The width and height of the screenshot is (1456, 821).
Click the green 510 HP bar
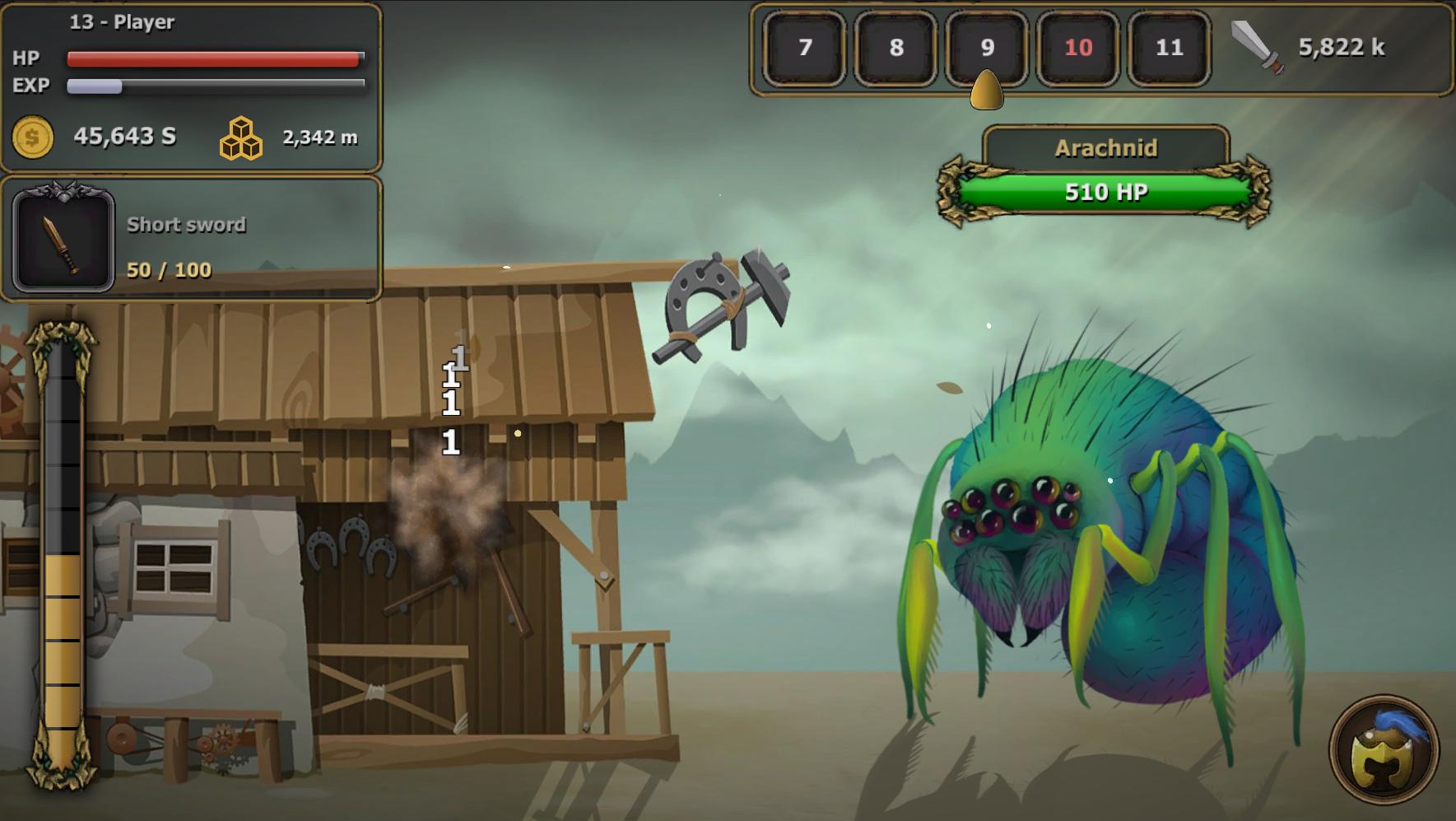[1106, 192]
